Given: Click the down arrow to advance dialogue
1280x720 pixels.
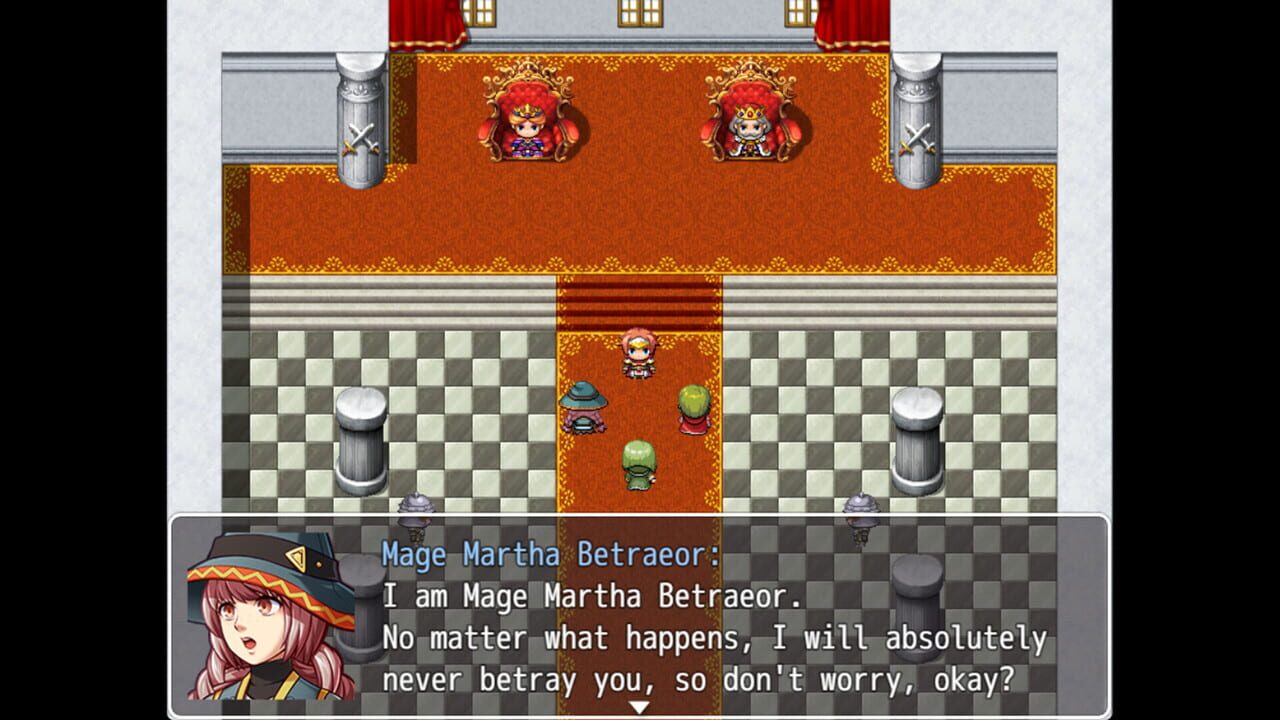Looking at the screenshot, I should 637,704.
